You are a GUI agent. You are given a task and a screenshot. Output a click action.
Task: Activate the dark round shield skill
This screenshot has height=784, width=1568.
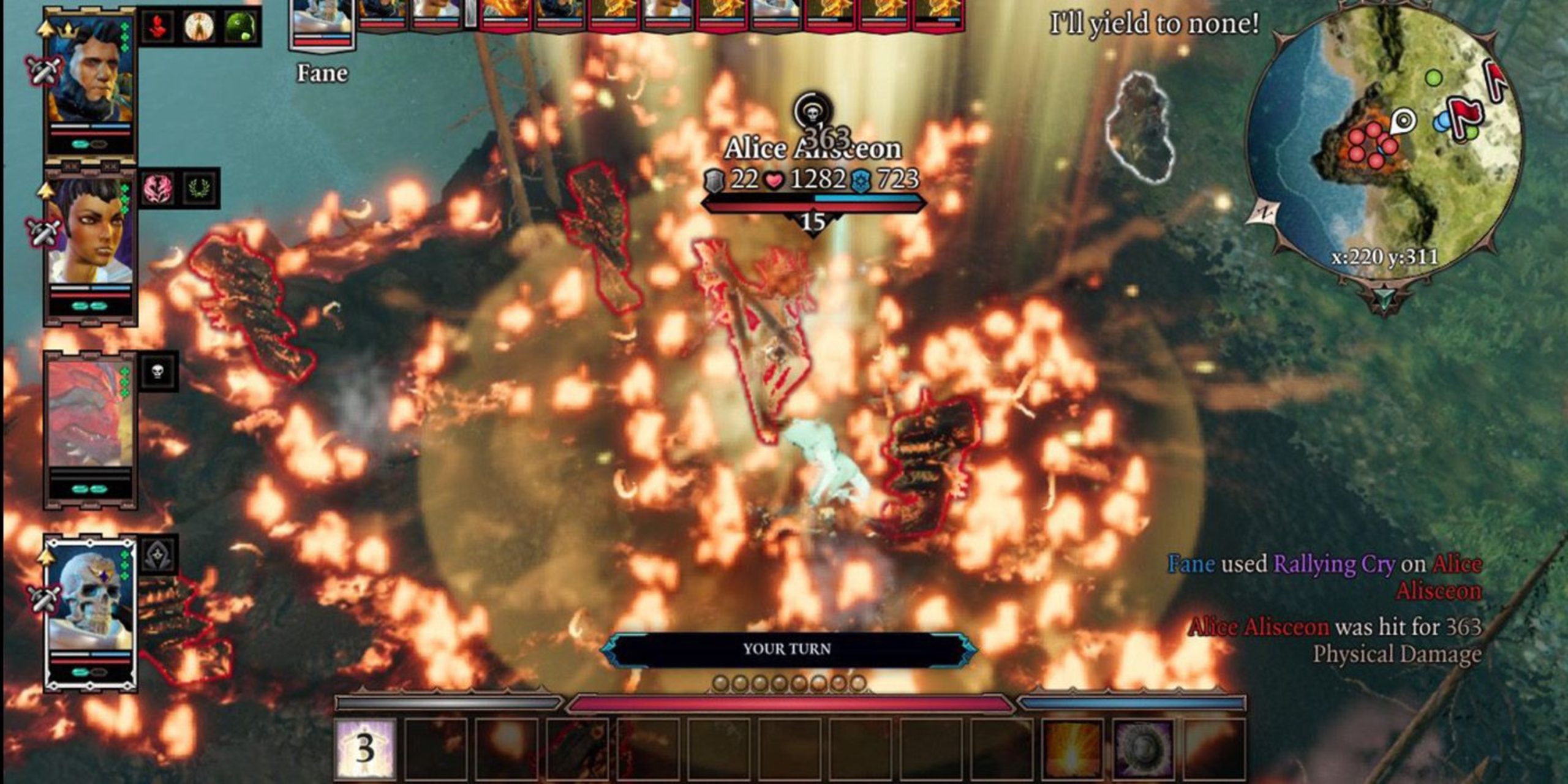point(1143,748)
